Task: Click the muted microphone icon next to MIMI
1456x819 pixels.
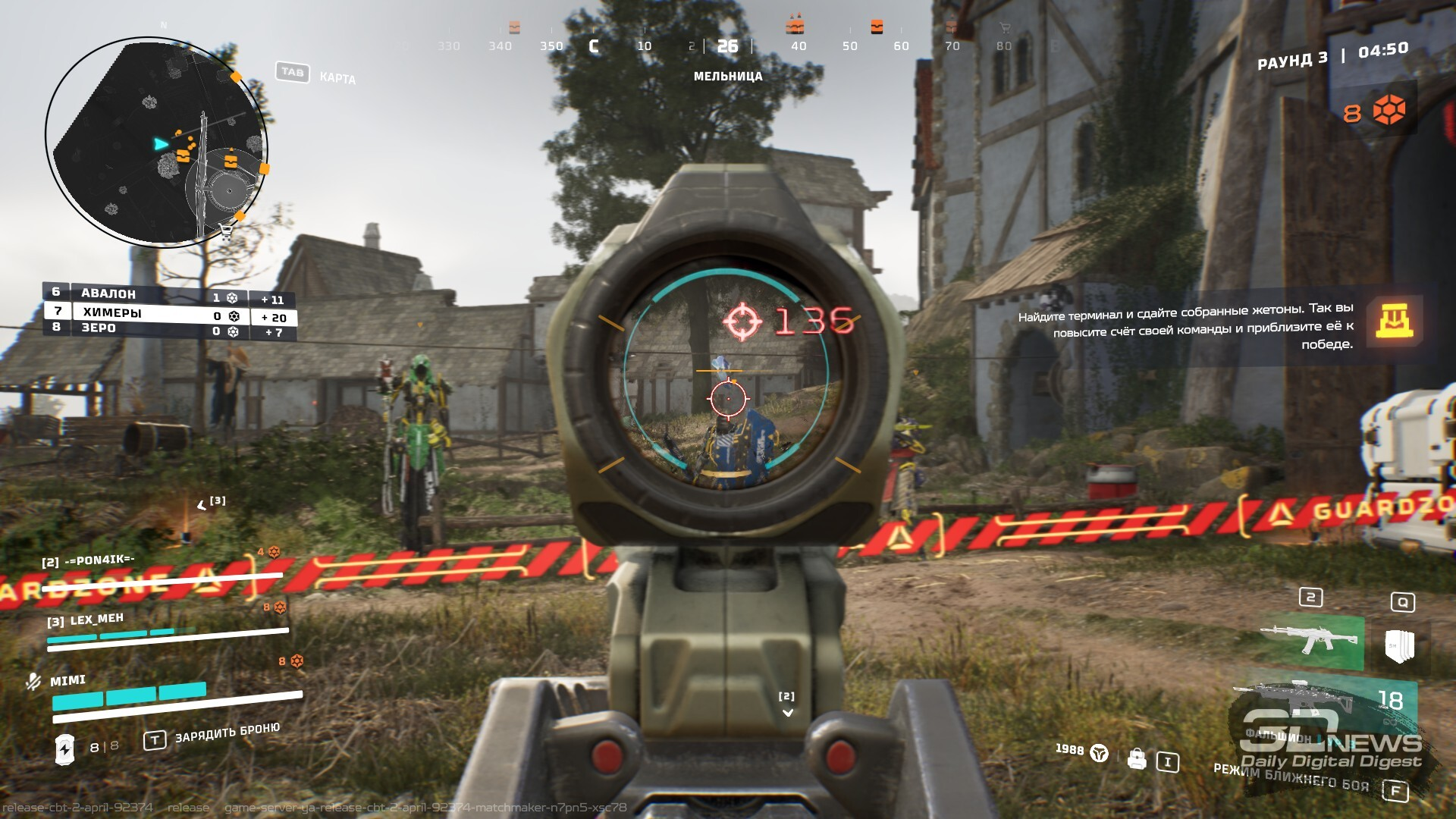Action: (33, 681)
